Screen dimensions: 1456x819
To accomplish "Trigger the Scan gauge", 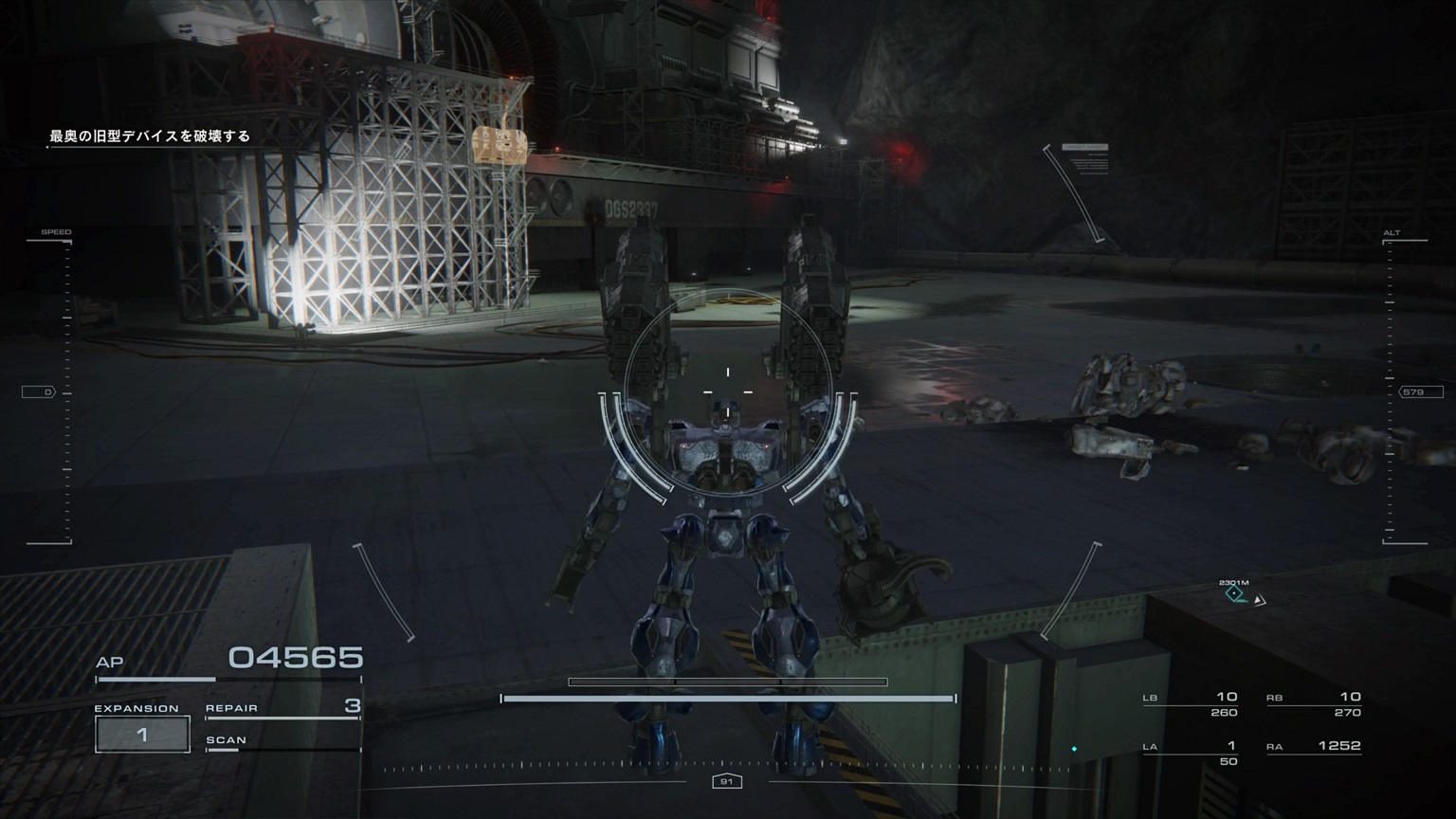I will [x=282, y=742].
